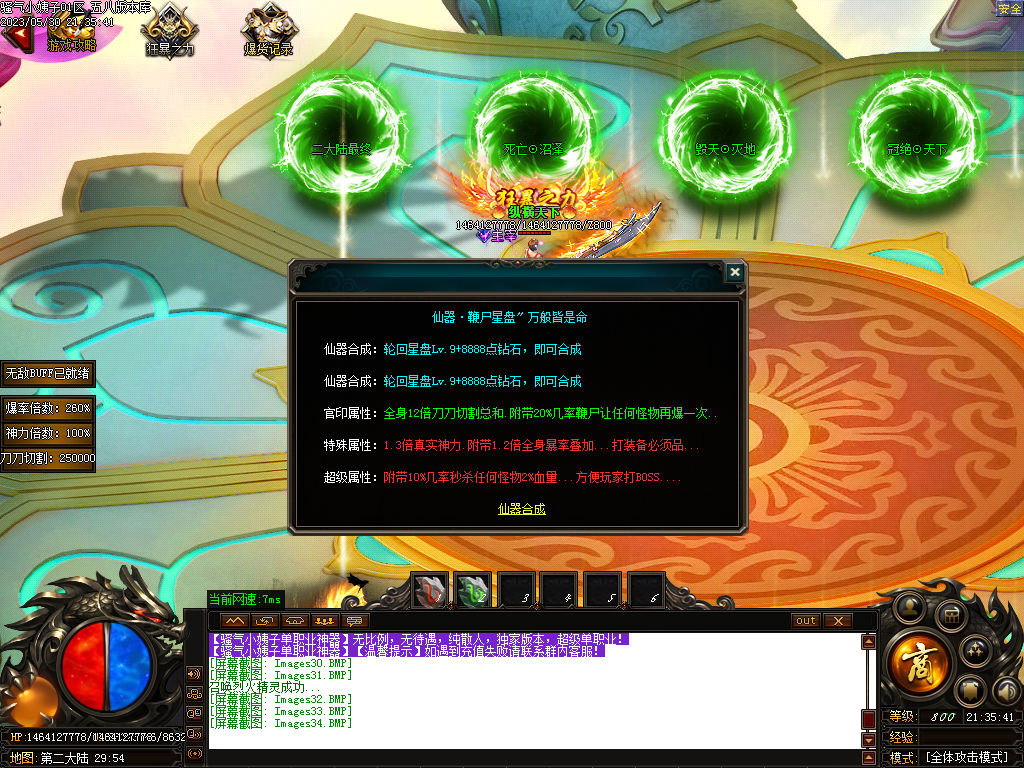This screenshot has width=1024, height=768.
Task: Close the chat panel with its X button
Action: click(x=838, y=621)
